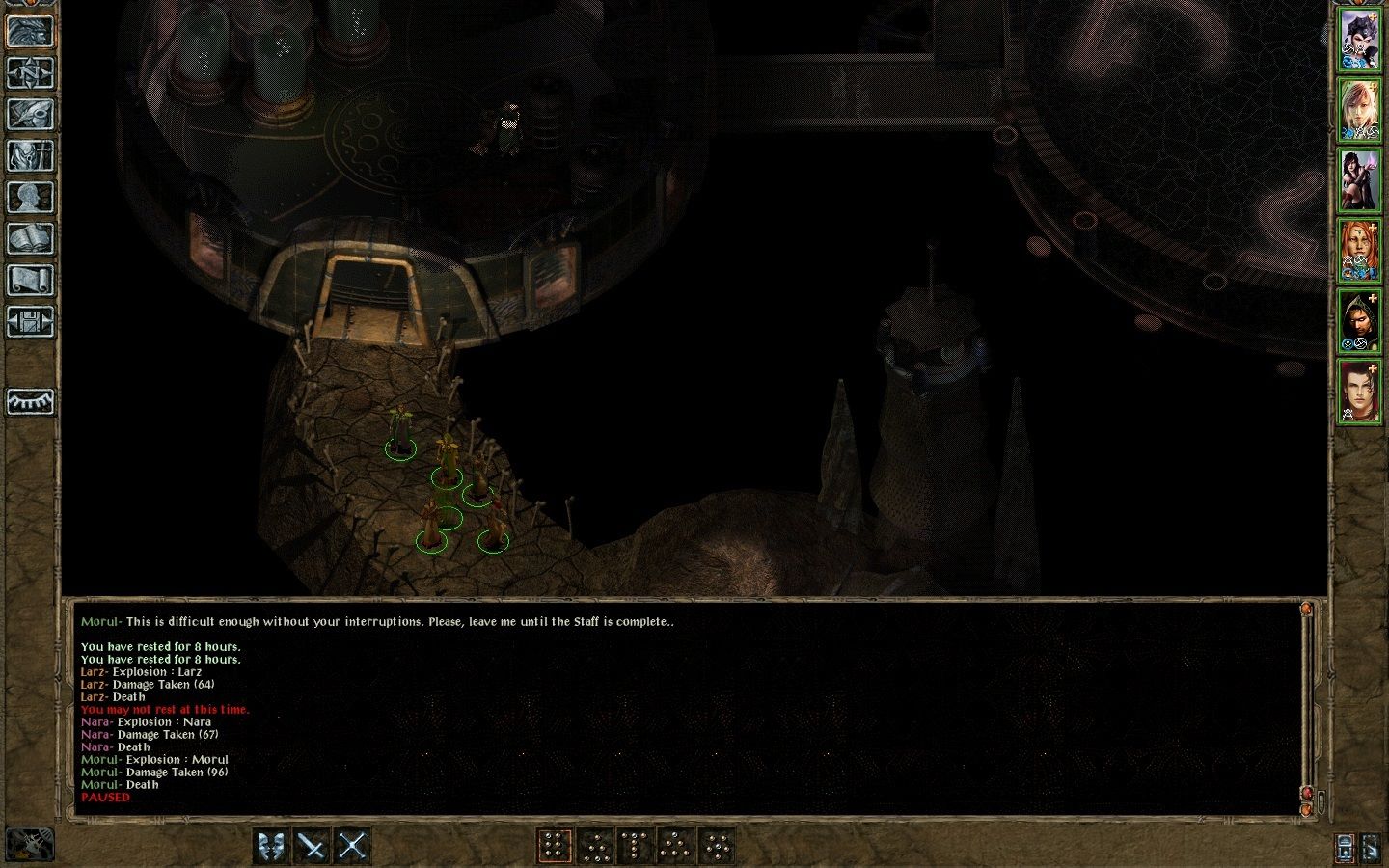Open the priest scroll screen

30,281
